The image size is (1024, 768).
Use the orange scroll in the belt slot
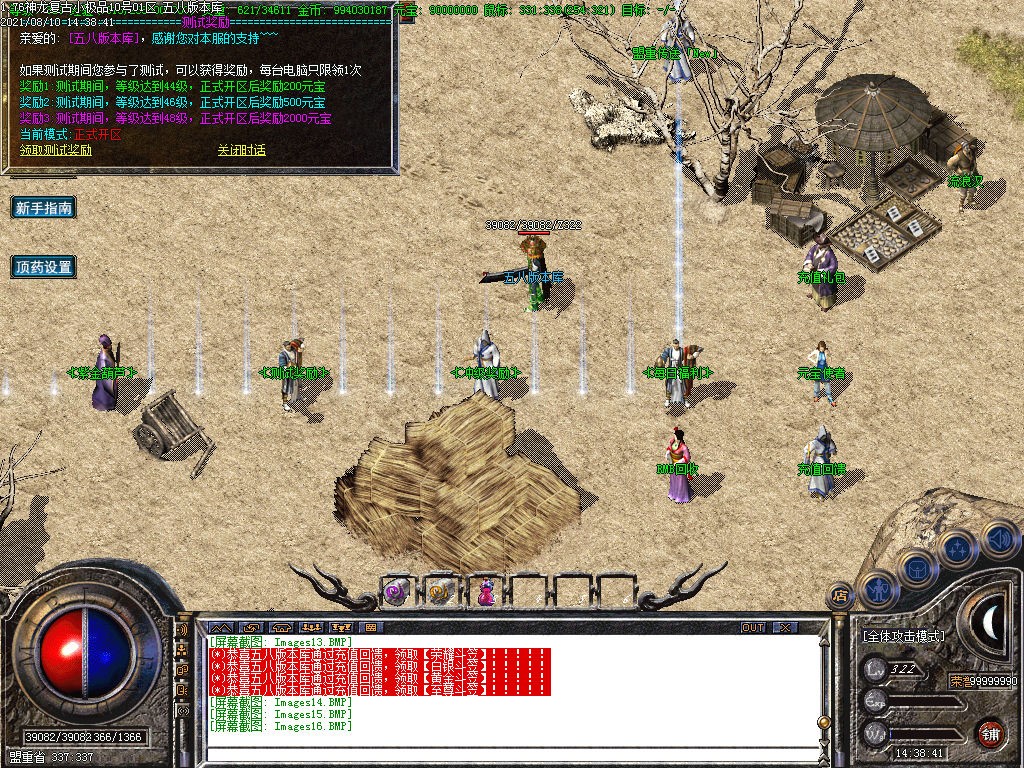pos(440,592)
